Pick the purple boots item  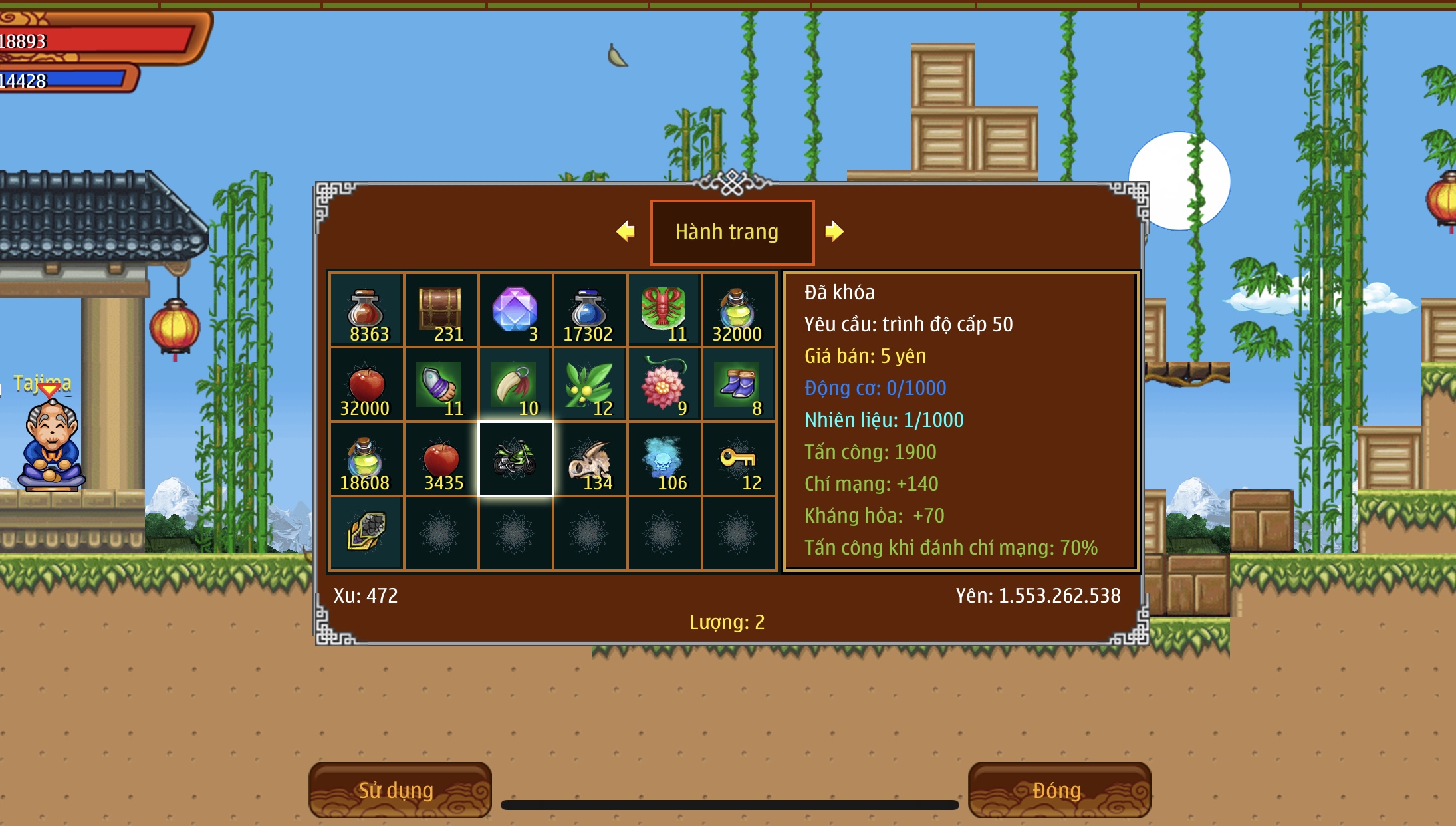click(739, 385)
